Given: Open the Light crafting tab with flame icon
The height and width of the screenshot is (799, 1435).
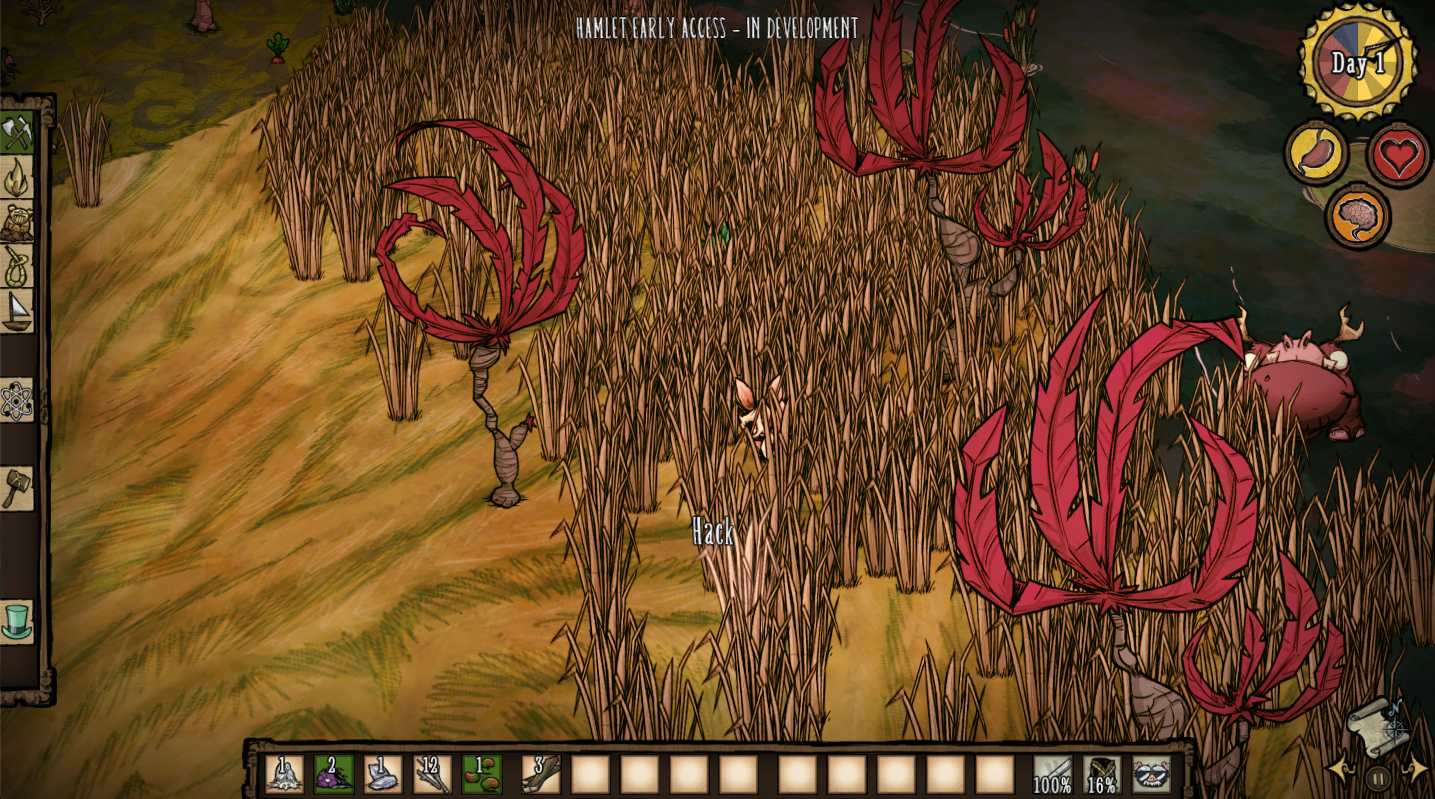Looking at the screenshot, I should click(17, 177).
